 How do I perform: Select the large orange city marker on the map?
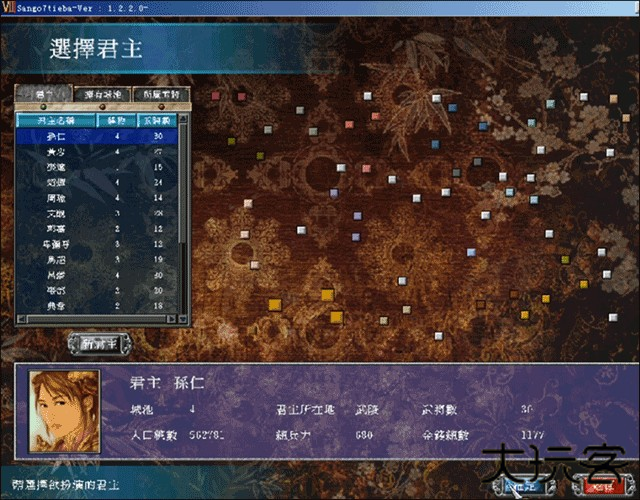(x=326, y=294)
